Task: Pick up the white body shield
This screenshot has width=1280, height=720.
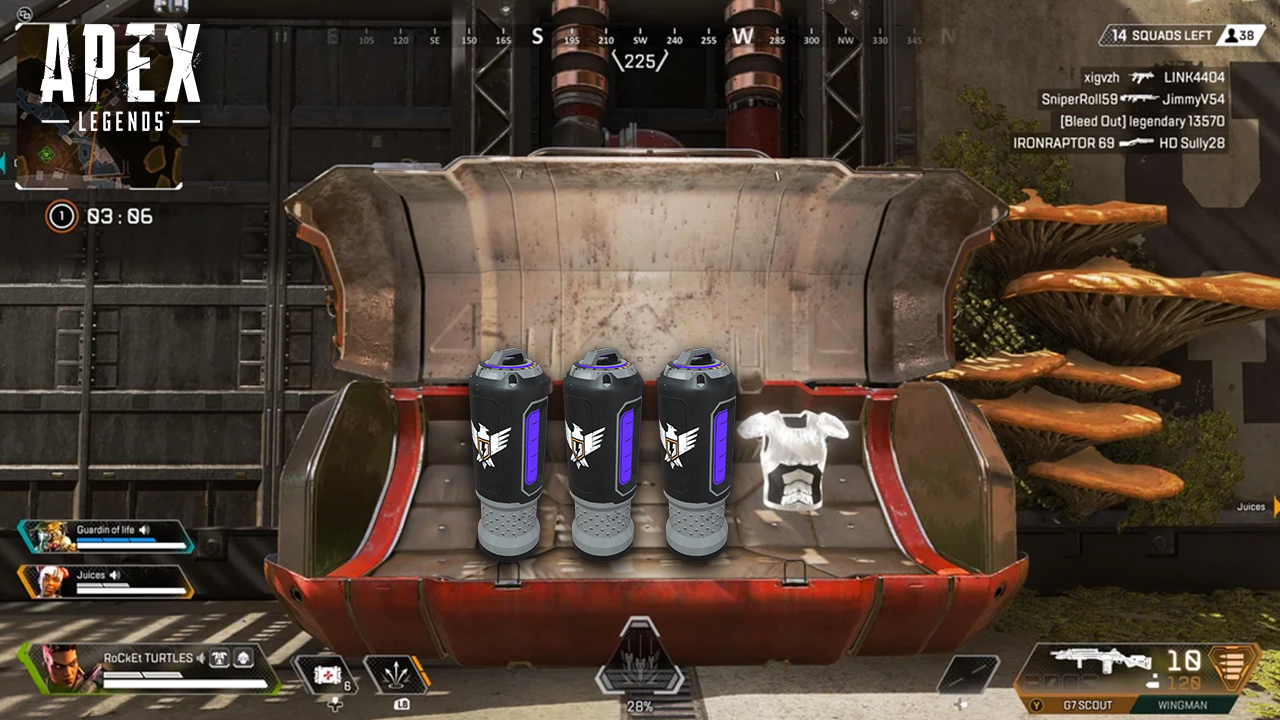Action: pos(793,455)
